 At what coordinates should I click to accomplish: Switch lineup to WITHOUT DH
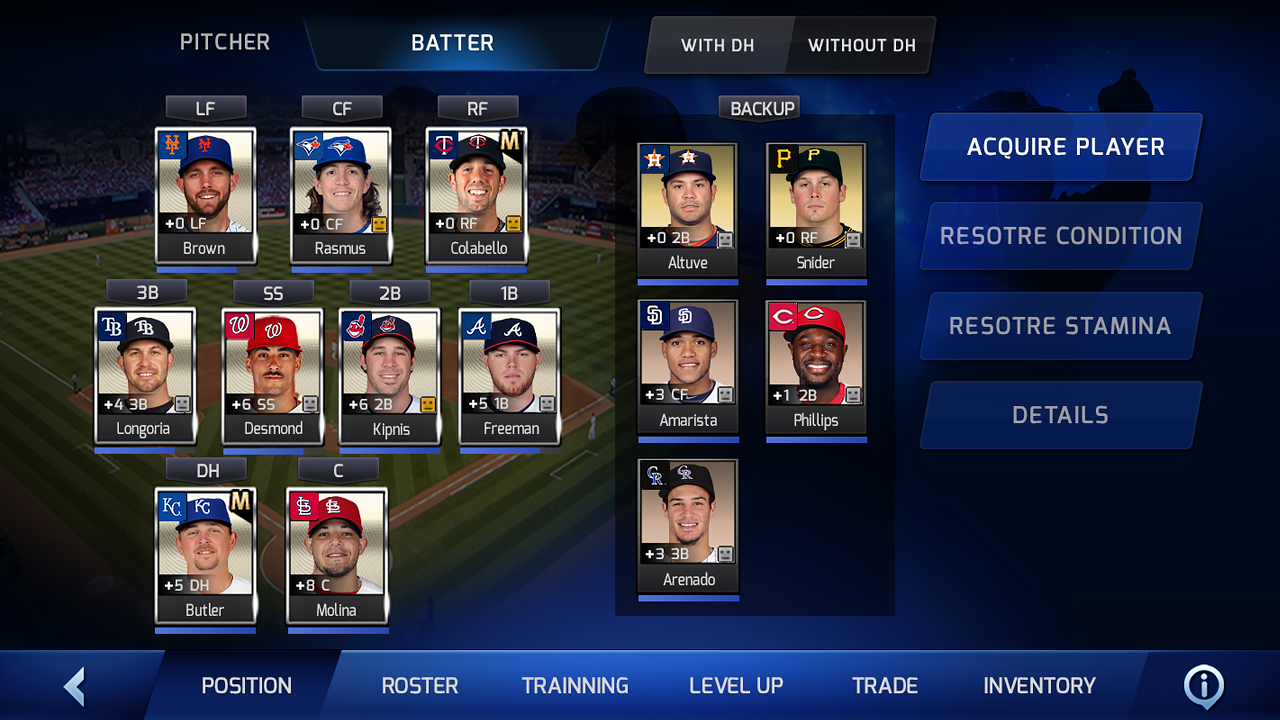coord(861,45)
